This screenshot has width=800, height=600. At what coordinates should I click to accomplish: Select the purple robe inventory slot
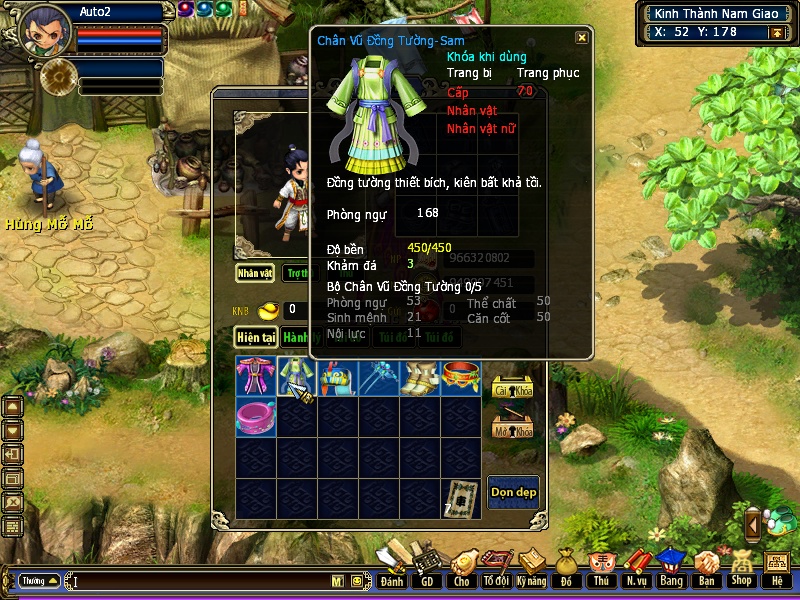click(255, 377)
